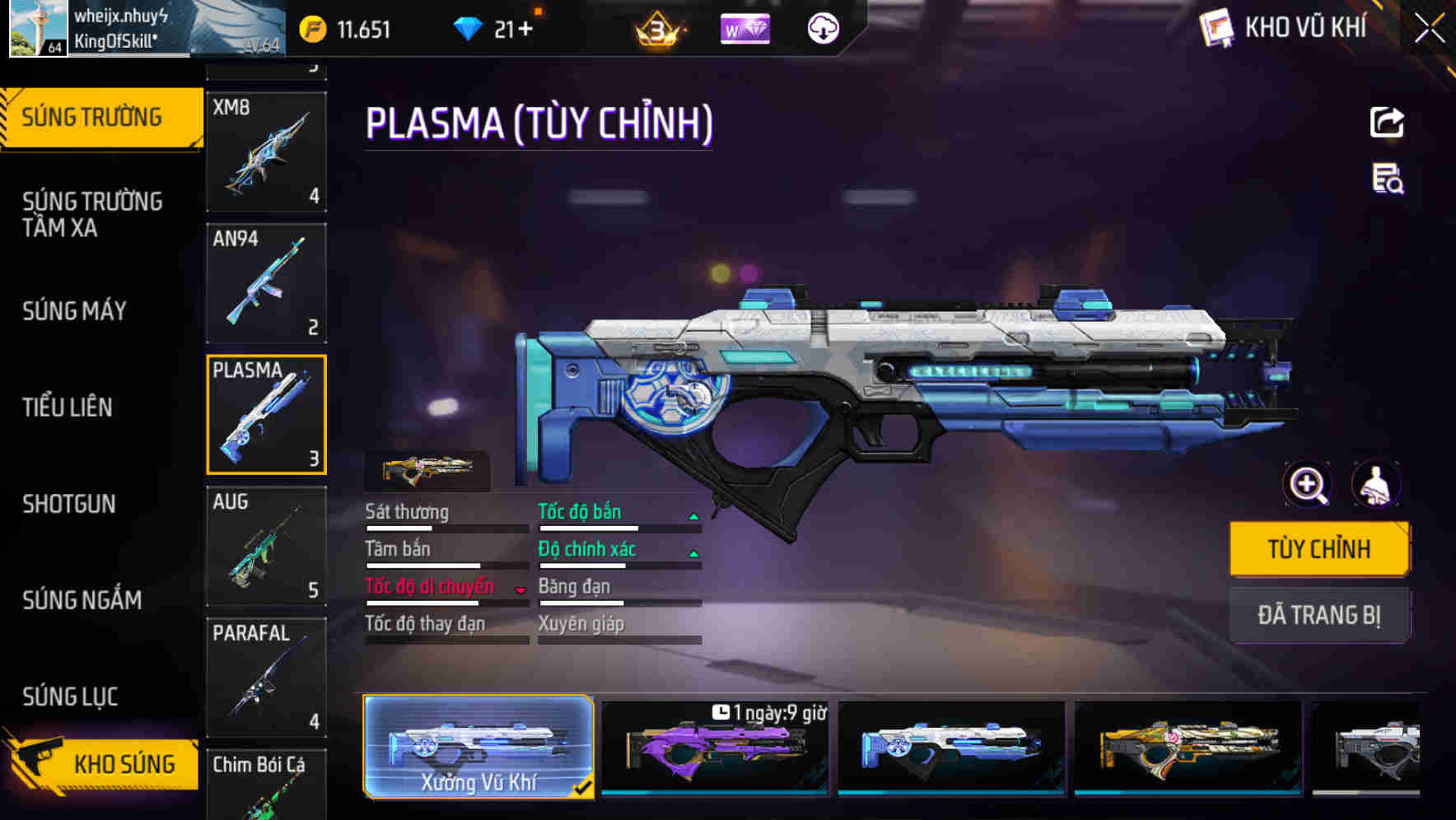
Task: Select the XM8 weapon tile
Action: pyautogui.click(x=266, y=151)
